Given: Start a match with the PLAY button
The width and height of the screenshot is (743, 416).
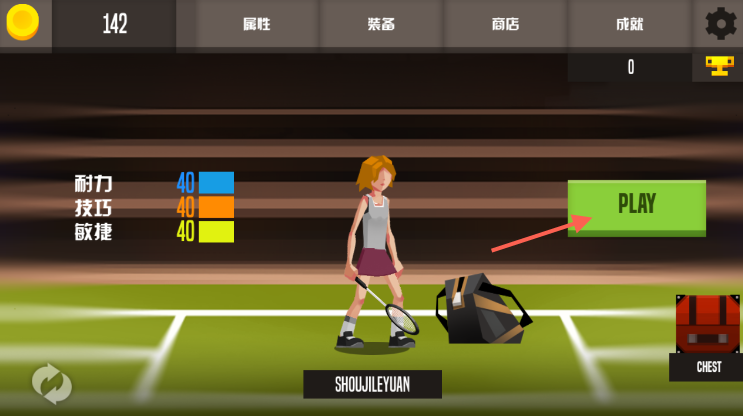Looking at the screenshot, I should click(636, 206).
